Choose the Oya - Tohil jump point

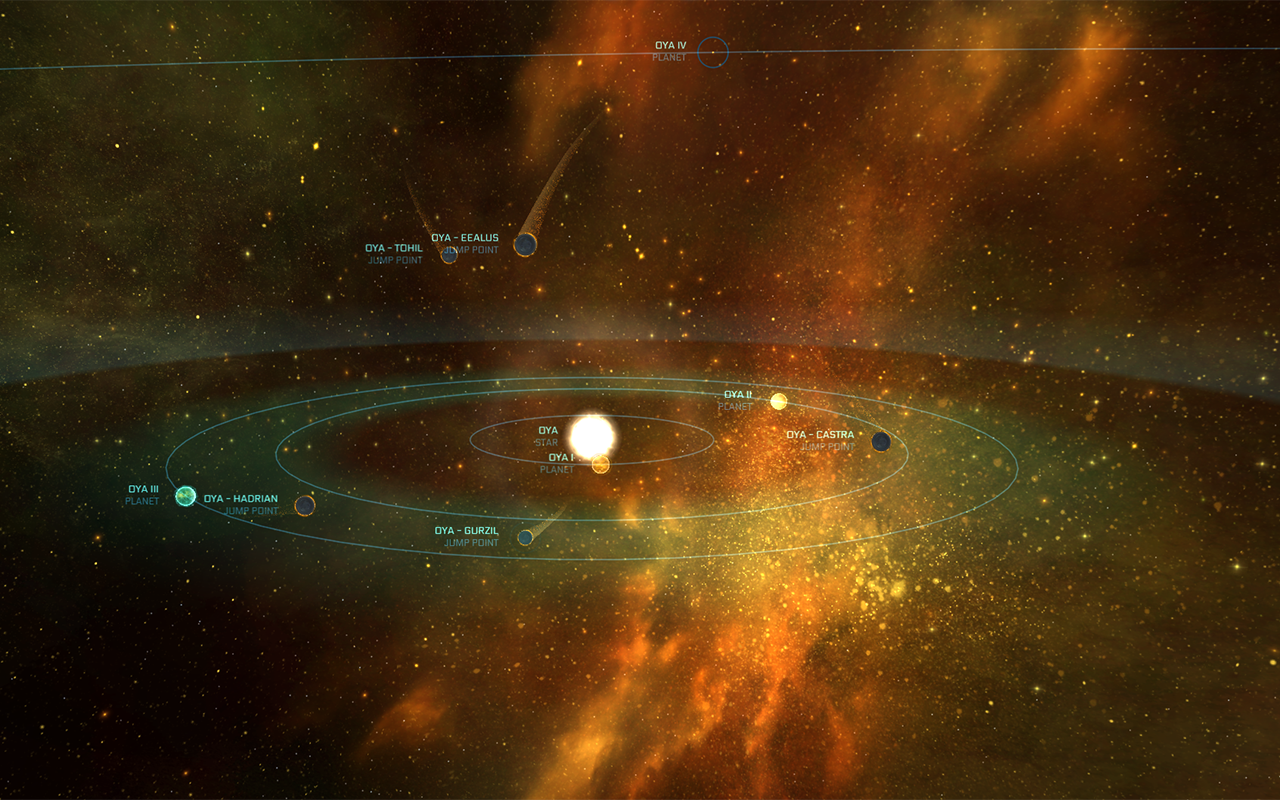point(449,254)
